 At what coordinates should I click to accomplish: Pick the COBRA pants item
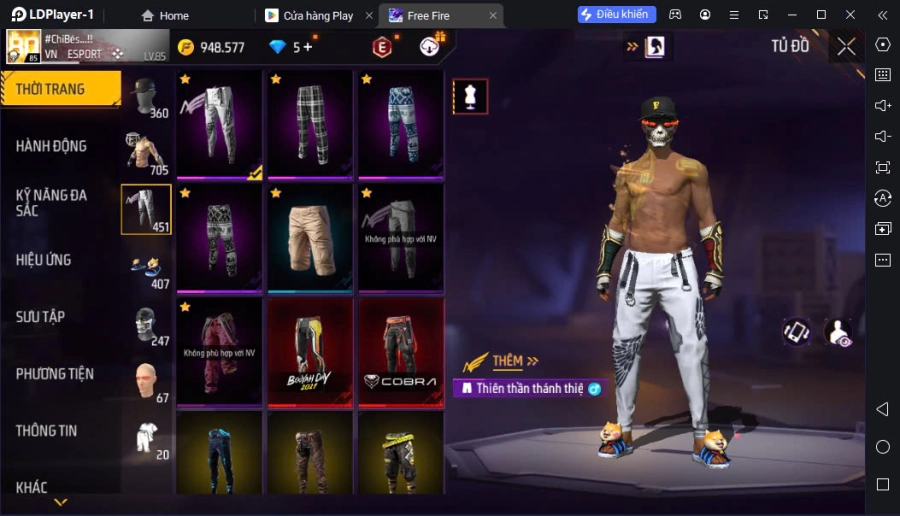[x=400, y=350]
